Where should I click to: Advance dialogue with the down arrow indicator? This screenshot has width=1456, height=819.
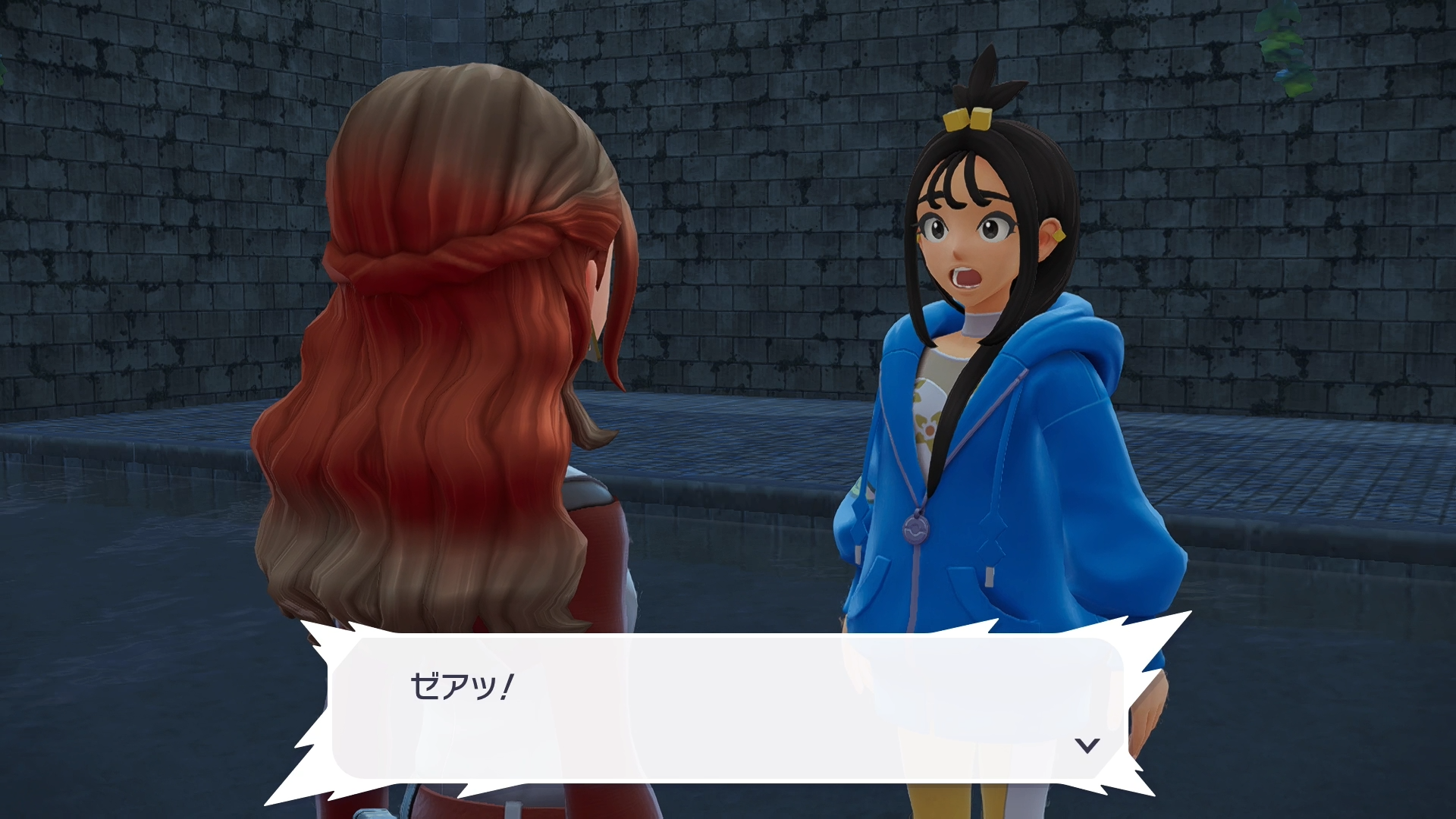click(x=1087, y=745)
